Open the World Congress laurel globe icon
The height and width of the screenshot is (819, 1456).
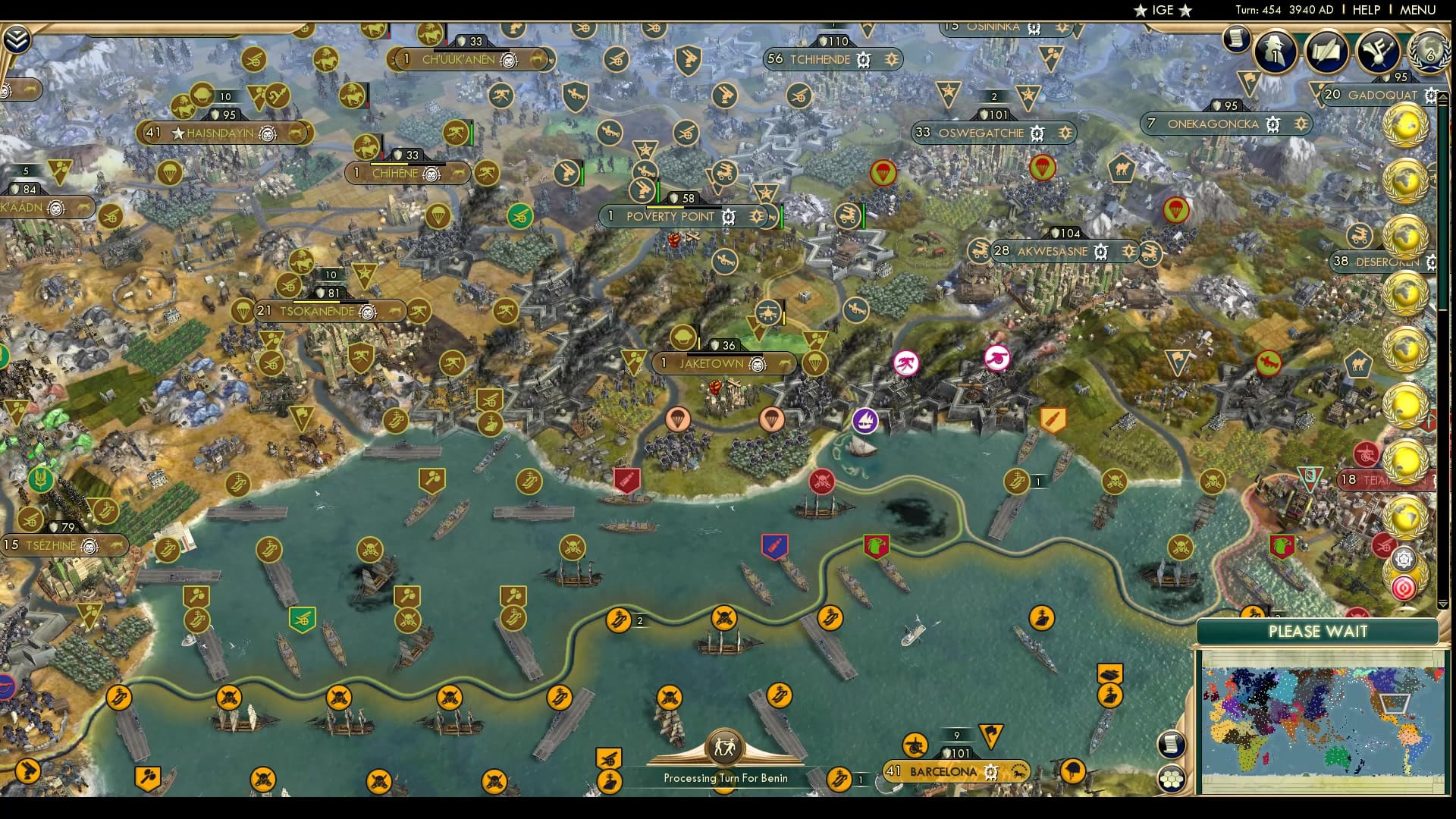1429,52
